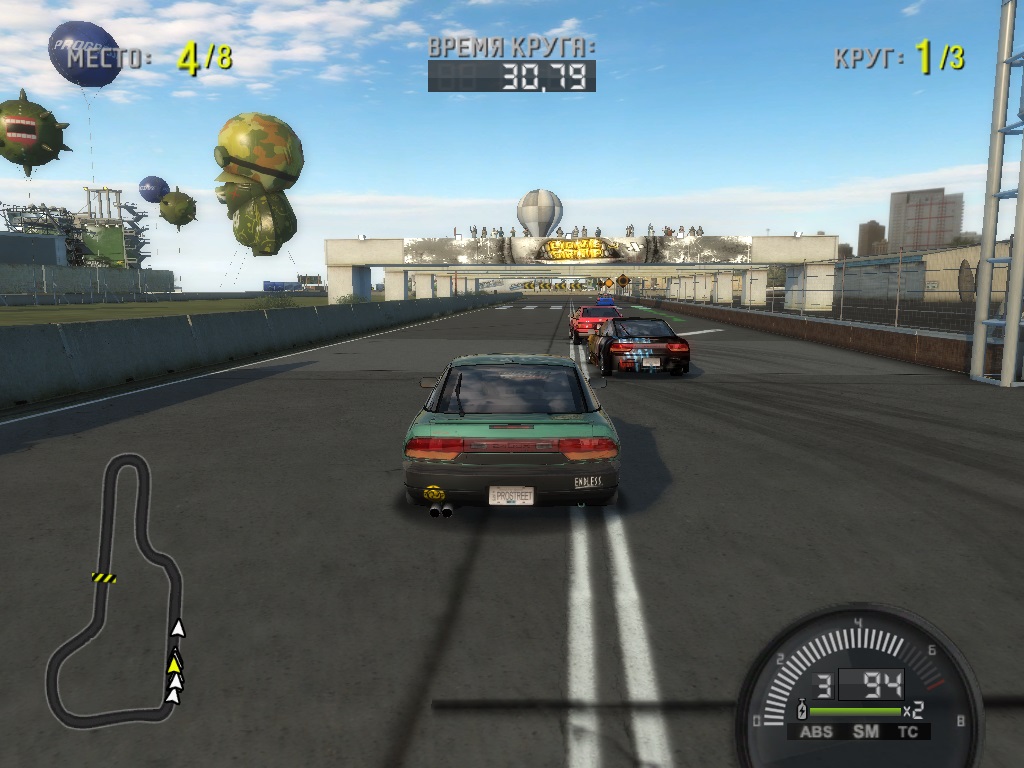Image resolution: width=1024 pixels, height=768 pixels.
Task: Select the yellow player arrow on minimap
Action: [175, 662]
